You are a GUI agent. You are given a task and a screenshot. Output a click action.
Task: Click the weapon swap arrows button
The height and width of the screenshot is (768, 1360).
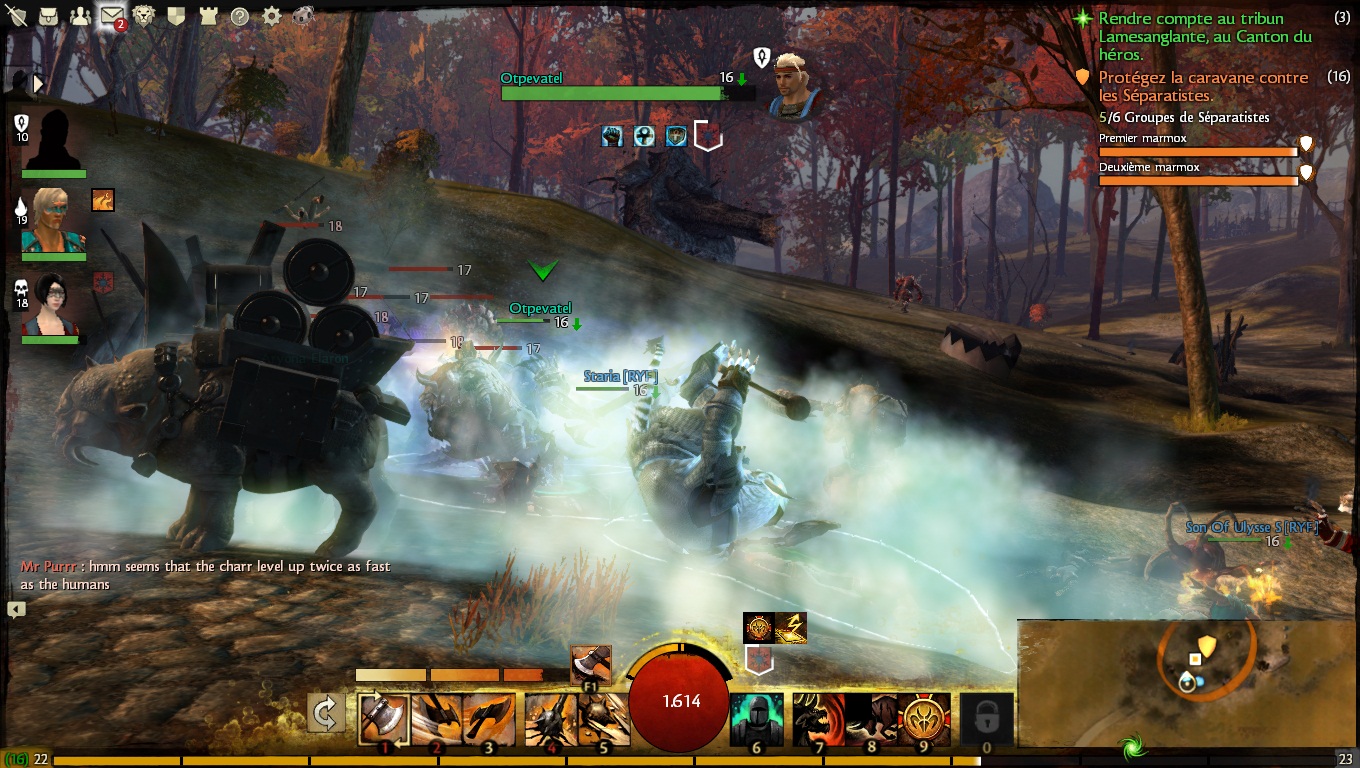pyautogui.click(x=326, y=714)
